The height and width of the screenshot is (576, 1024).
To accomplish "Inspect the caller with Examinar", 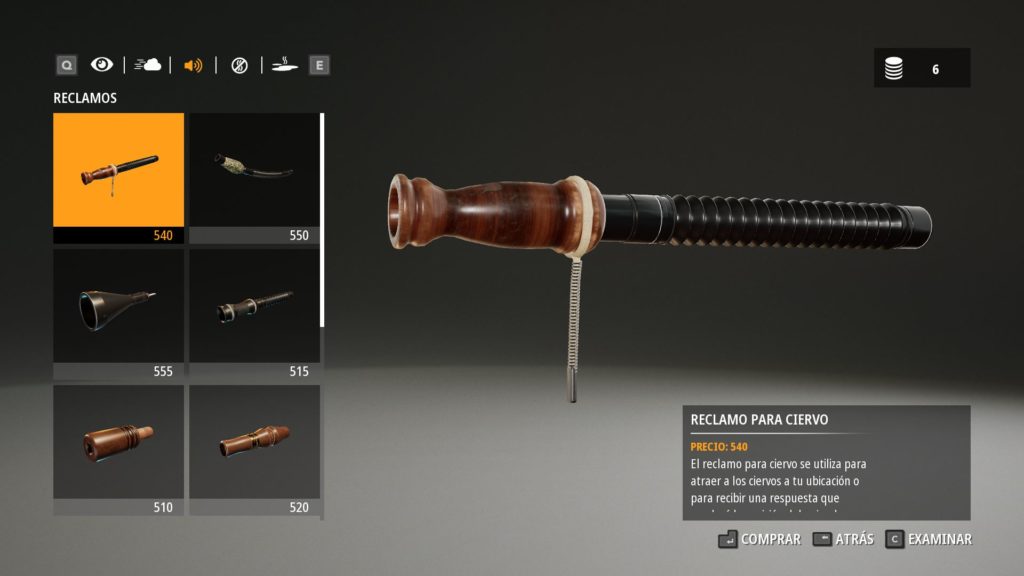I will tap(929, 539).
